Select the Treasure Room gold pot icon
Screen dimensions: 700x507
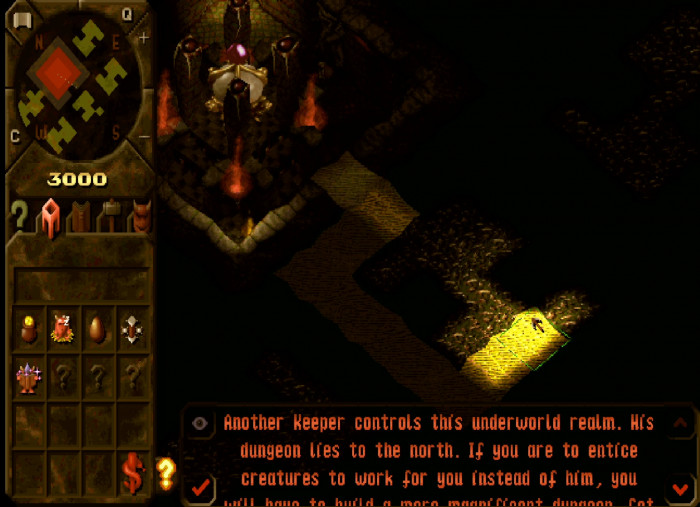pos(29,328)
